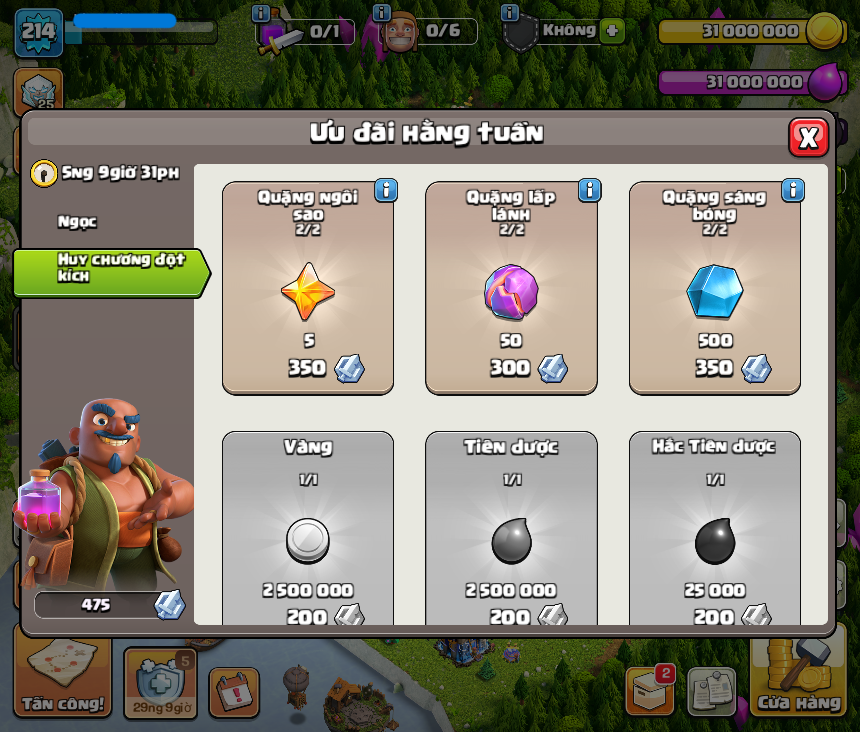Buy the Quặng sáng bóng offer
Image resolution: width=860 pixels, height=732 pixels.
coord(714,288)
